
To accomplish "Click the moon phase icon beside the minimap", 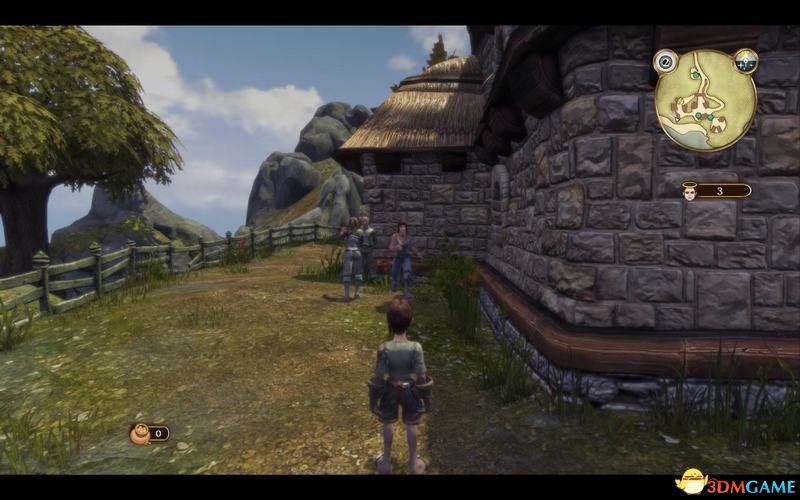I will pos(666,62).
